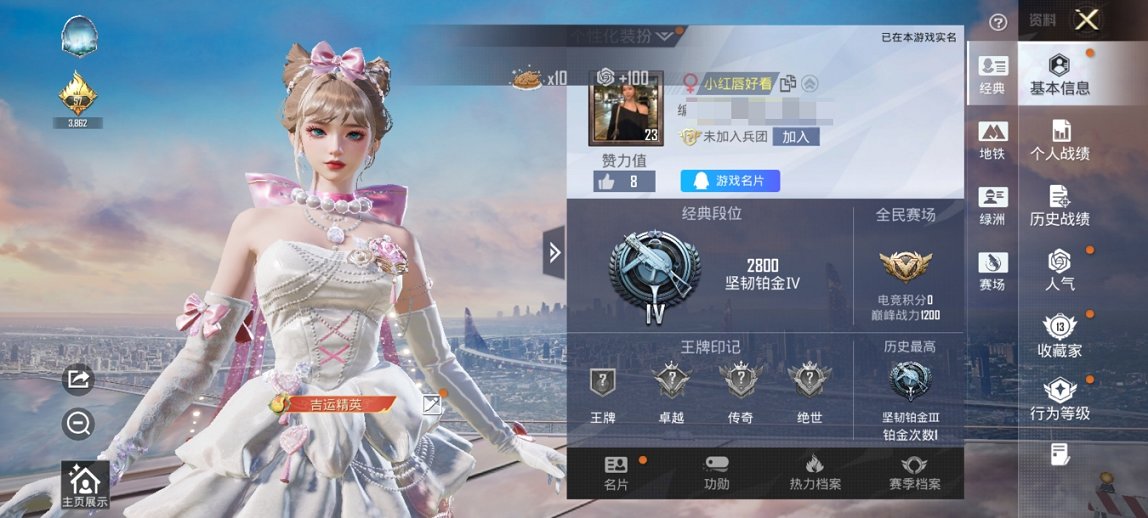View the 赛季档案 season archive
Screen dimensions: 1148x518
914,473
